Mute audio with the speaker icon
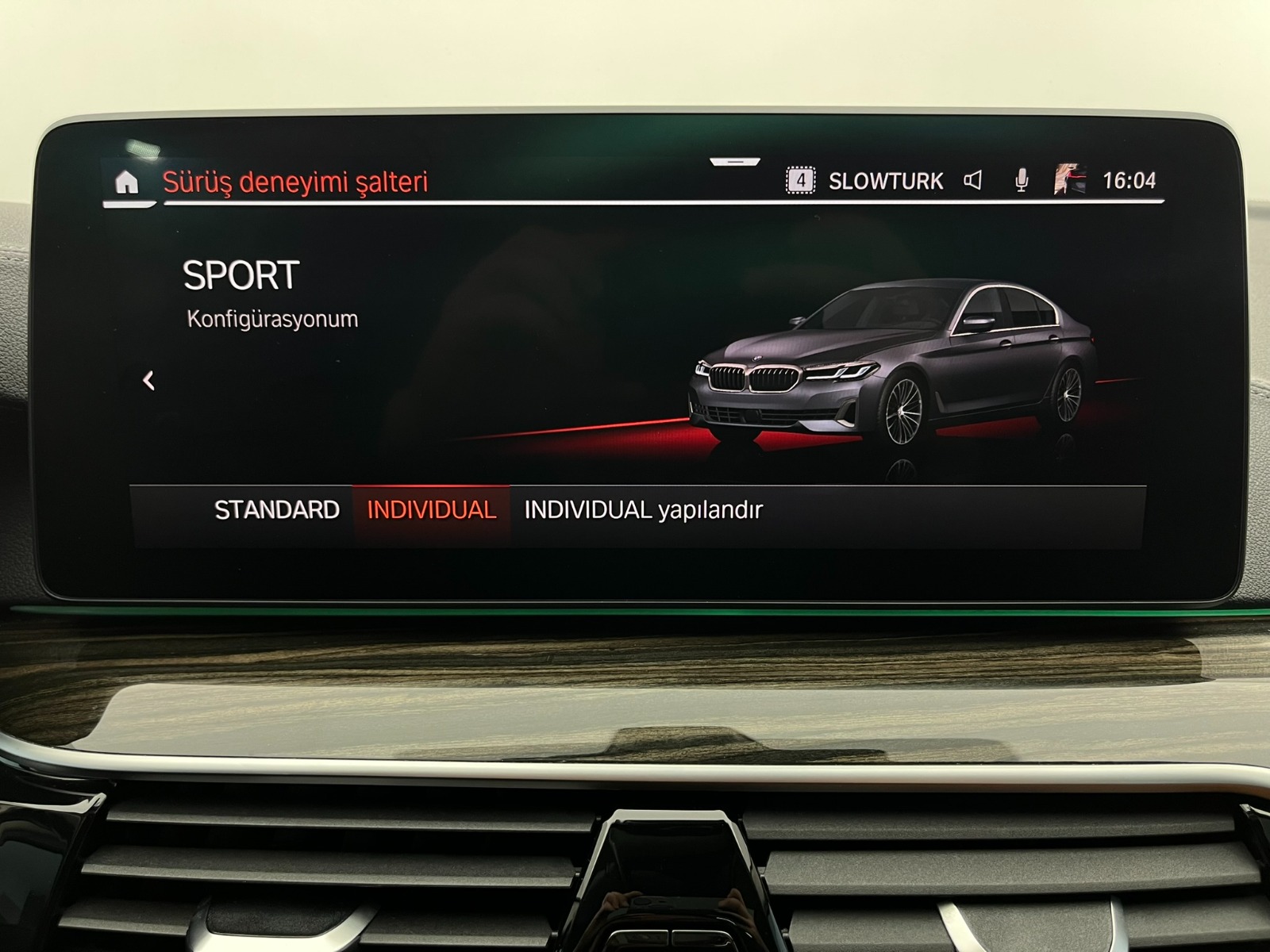Image resolution: width=1270 pixels, height=952 pixels. click(x=975, y=178)
